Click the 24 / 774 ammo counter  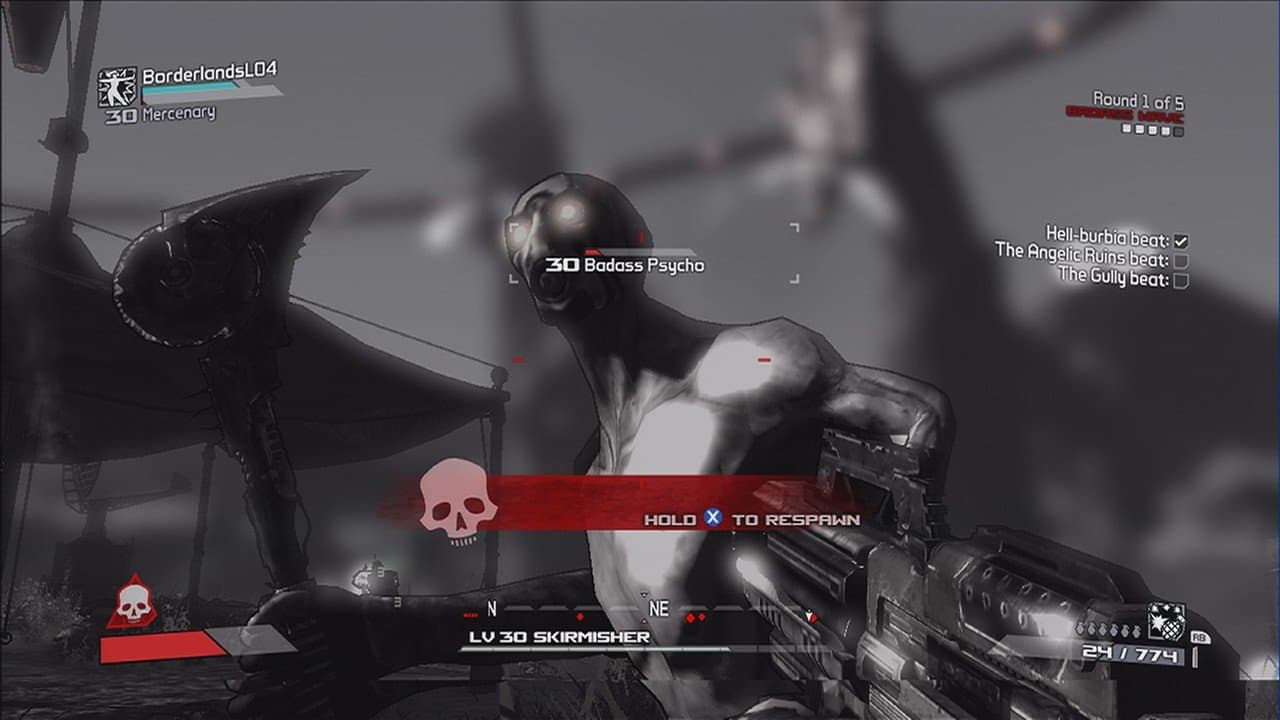tap(1131, 652)
